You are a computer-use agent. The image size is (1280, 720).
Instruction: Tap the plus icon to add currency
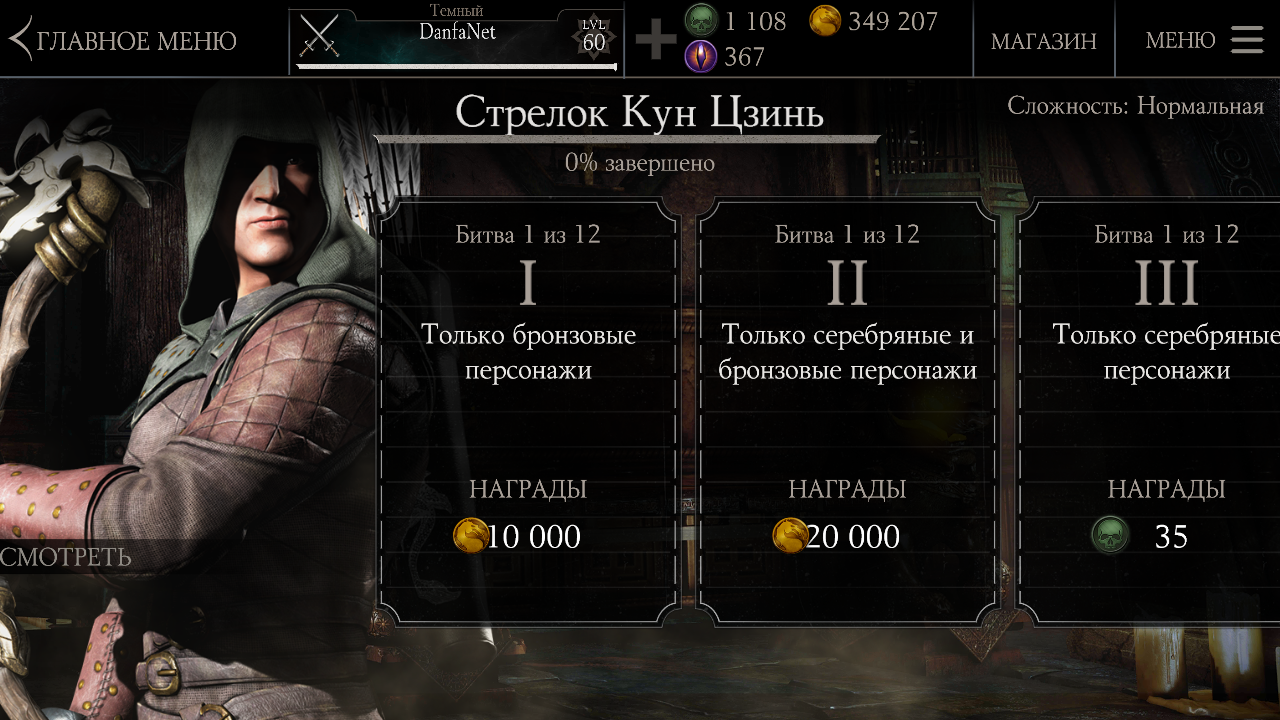tap(656, 40)
